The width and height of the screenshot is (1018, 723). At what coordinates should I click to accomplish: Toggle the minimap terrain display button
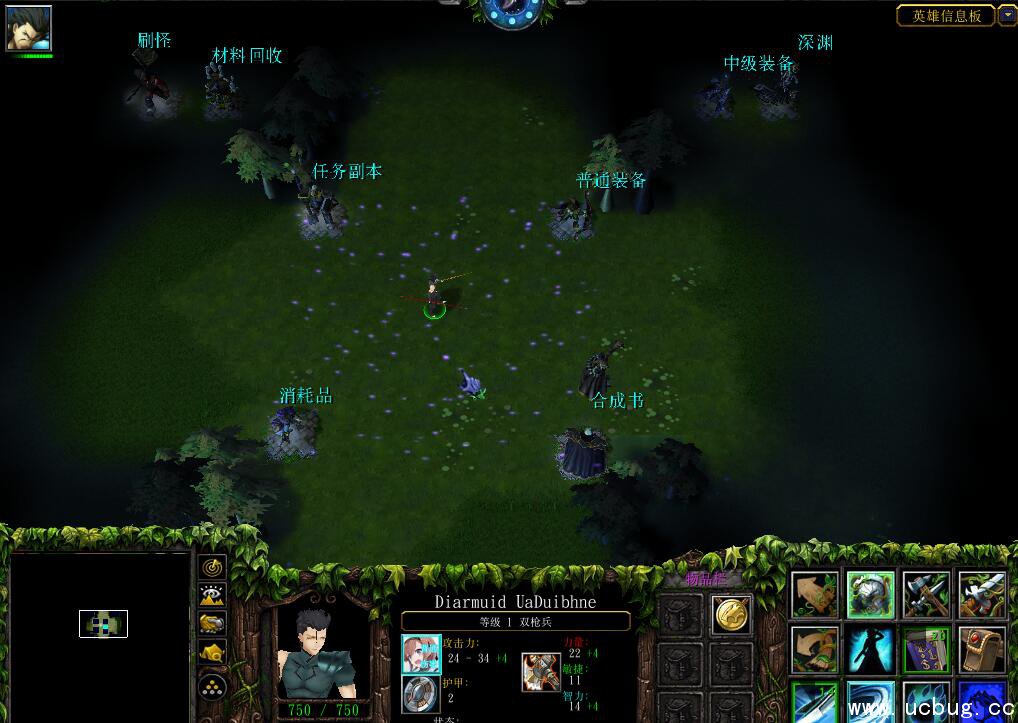tap(212, 596)
